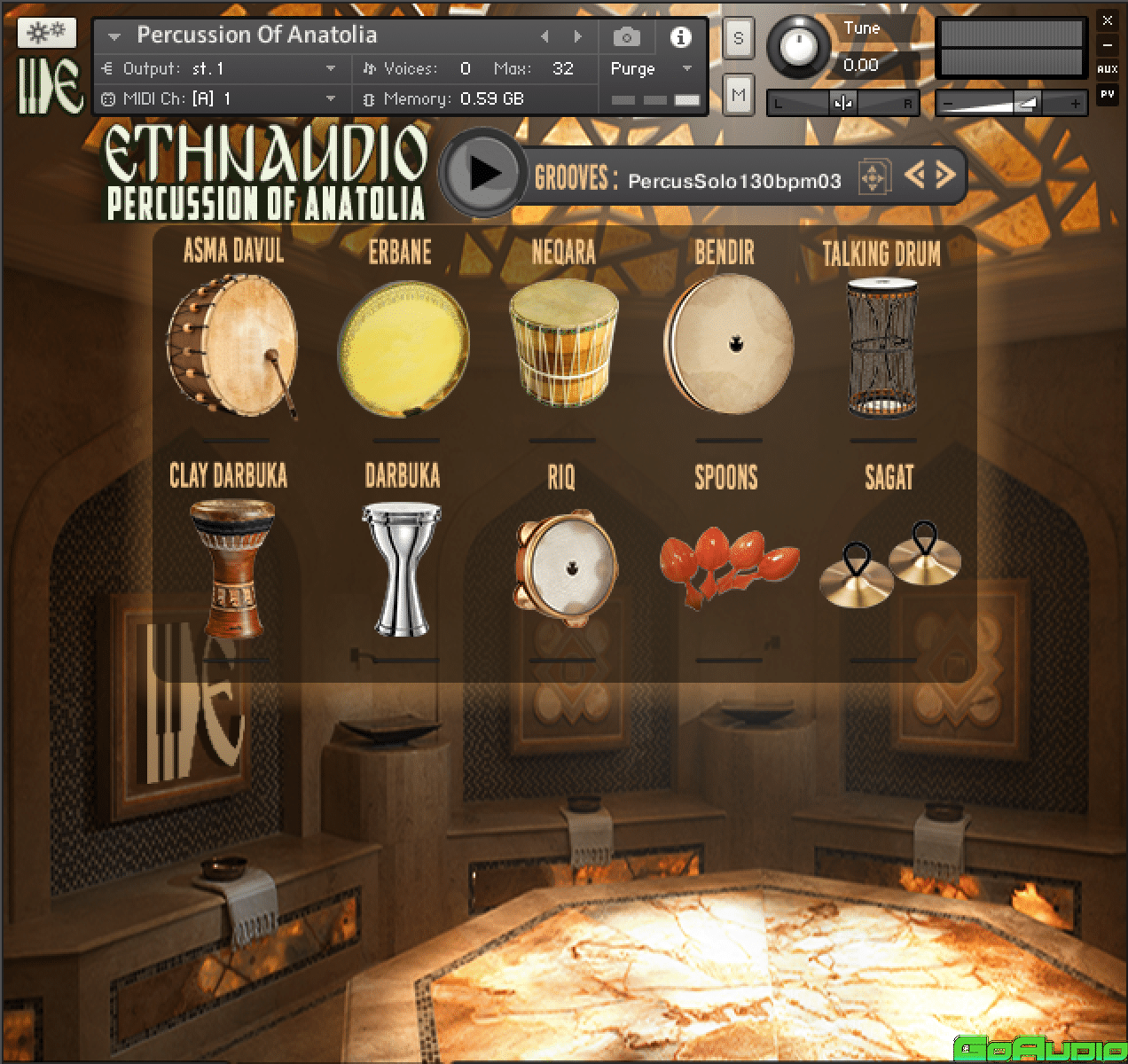Solo the instrument with S button
1128x1064 pixels.
coord(738,39)
